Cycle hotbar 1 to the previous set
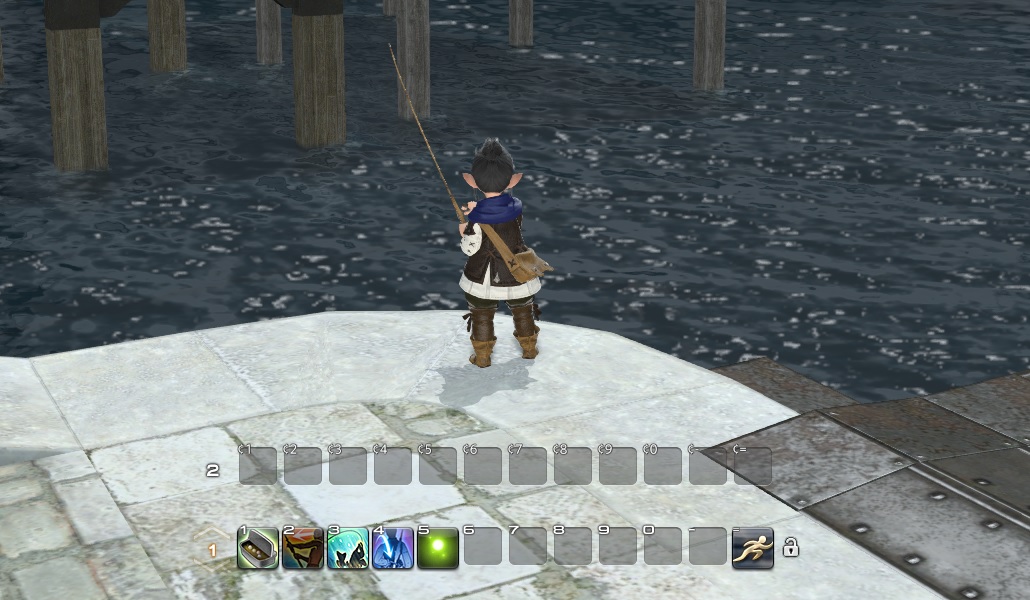The width and height of the screenshot is (1030, 600). (212, 535)
